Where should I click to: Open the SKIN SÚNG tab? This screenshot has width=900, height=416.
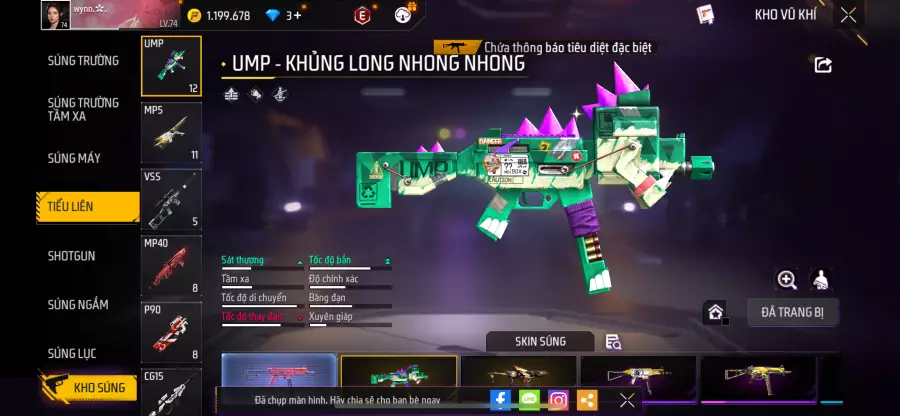[540, 341]
